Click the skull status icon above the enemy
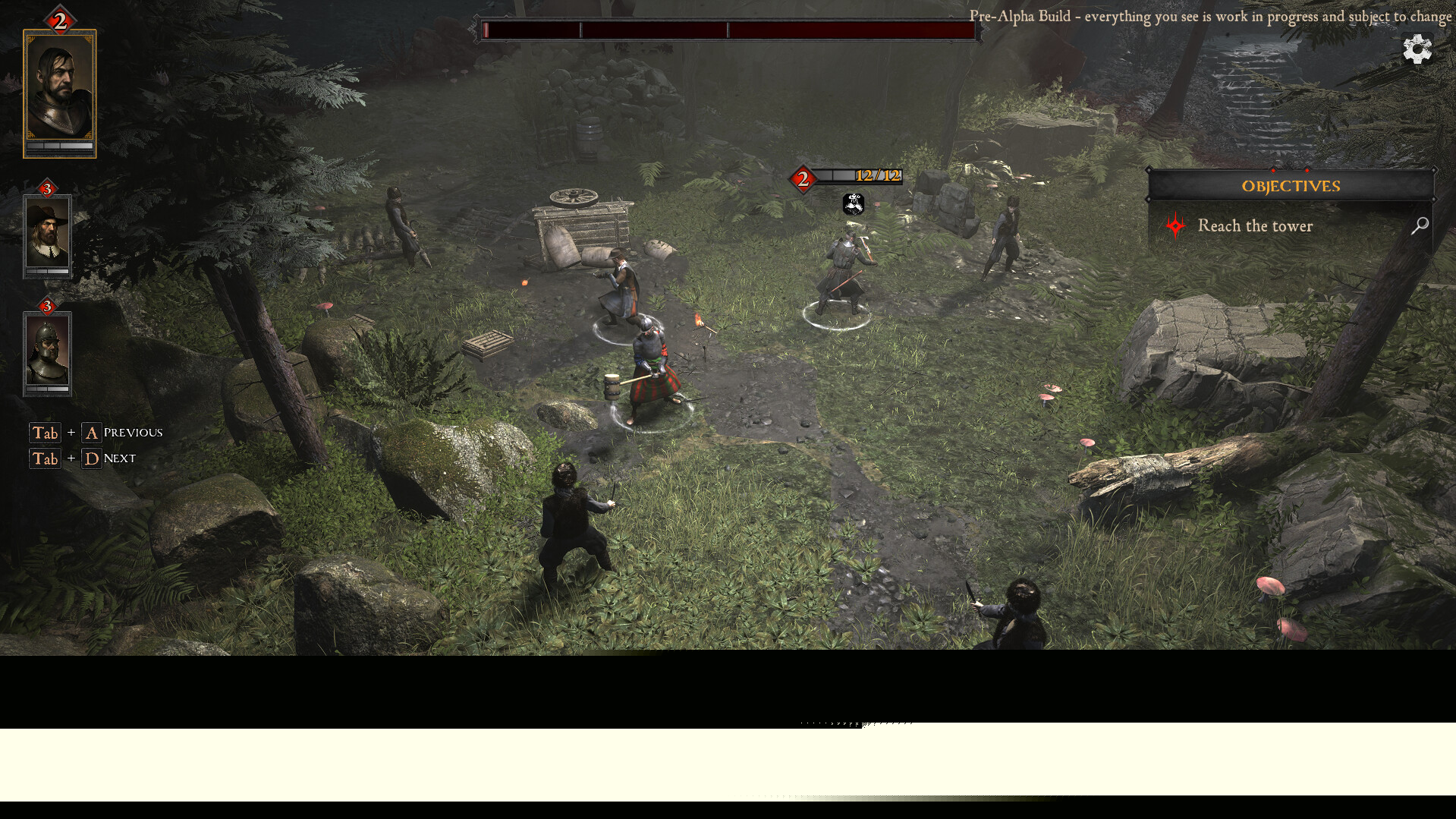Screen dimensions: 1456x819 [x=854, y=203]
